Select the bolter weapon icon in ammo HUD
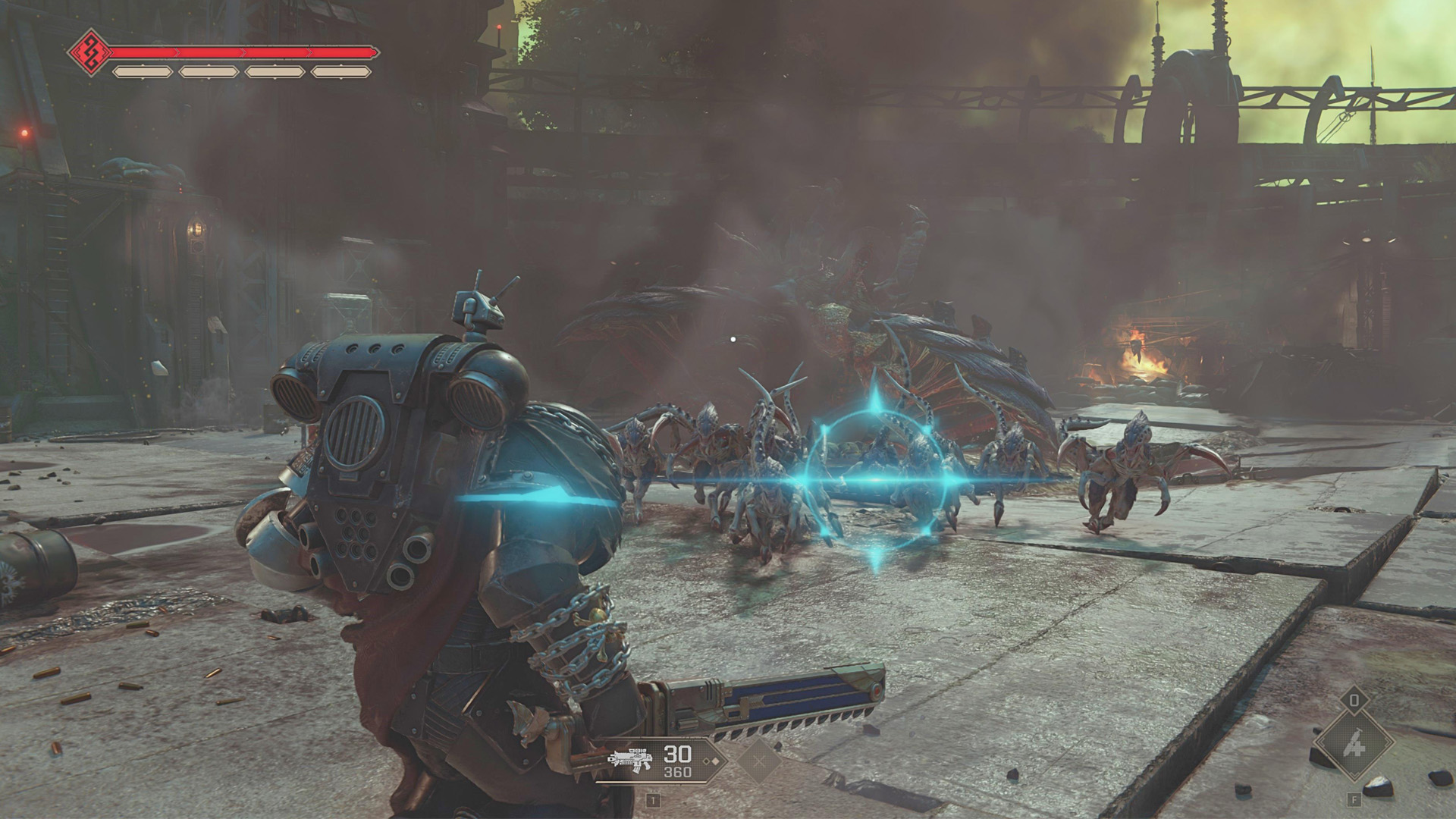The image size is (1456, 819). pos(632,760)
